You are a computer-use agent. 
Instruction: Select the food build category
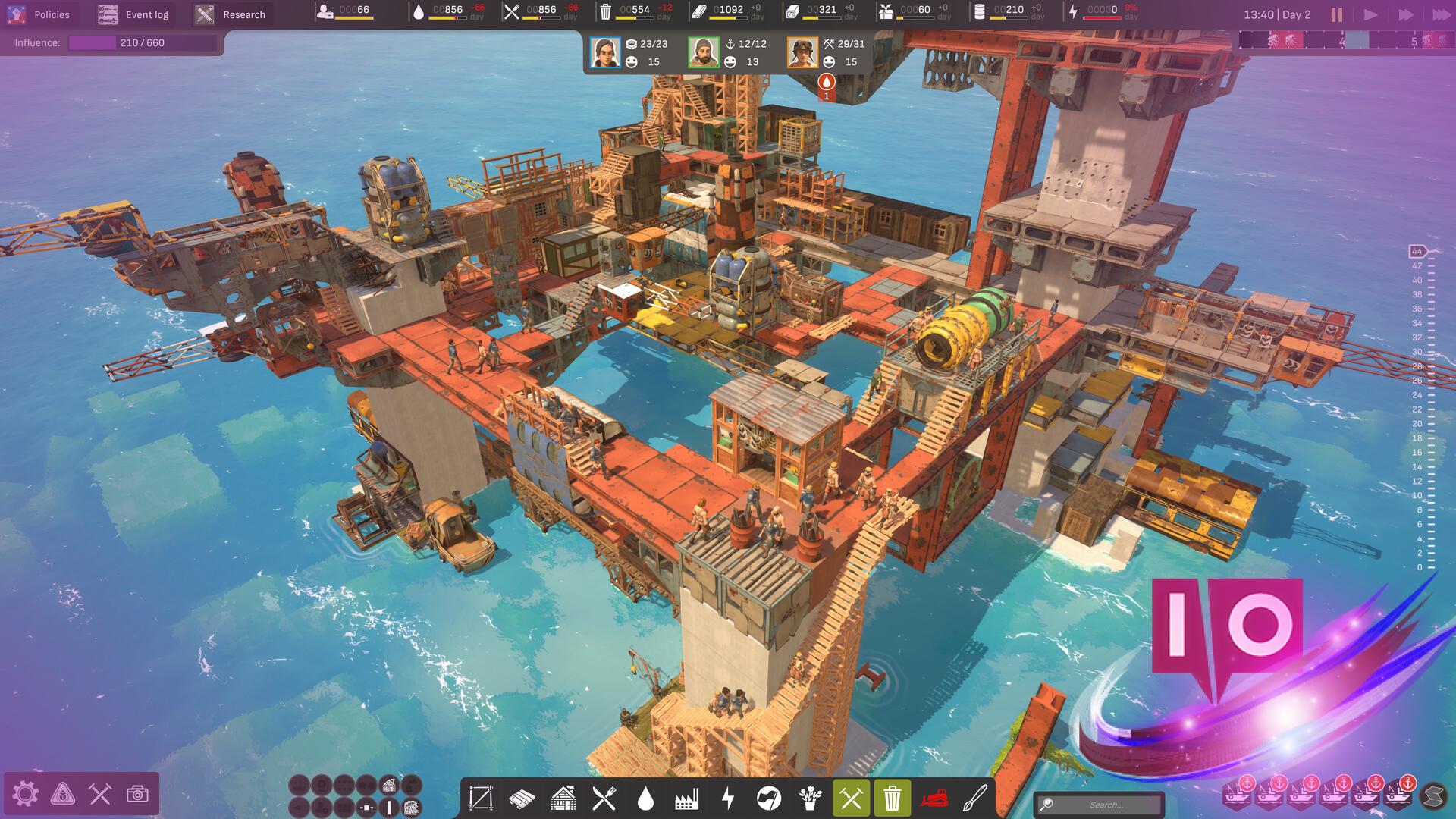604,798
